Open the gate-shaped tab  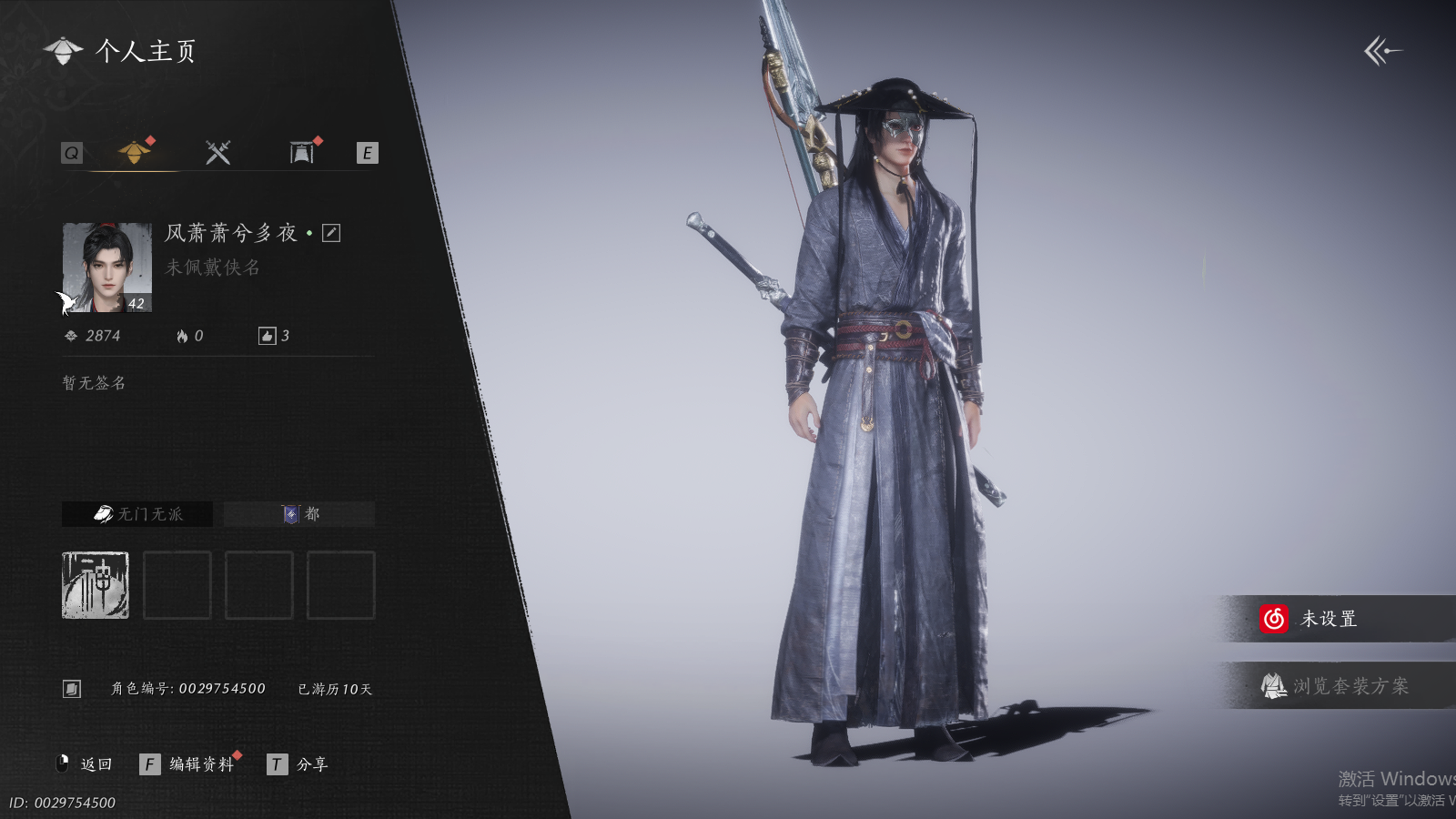coord(301,152)
